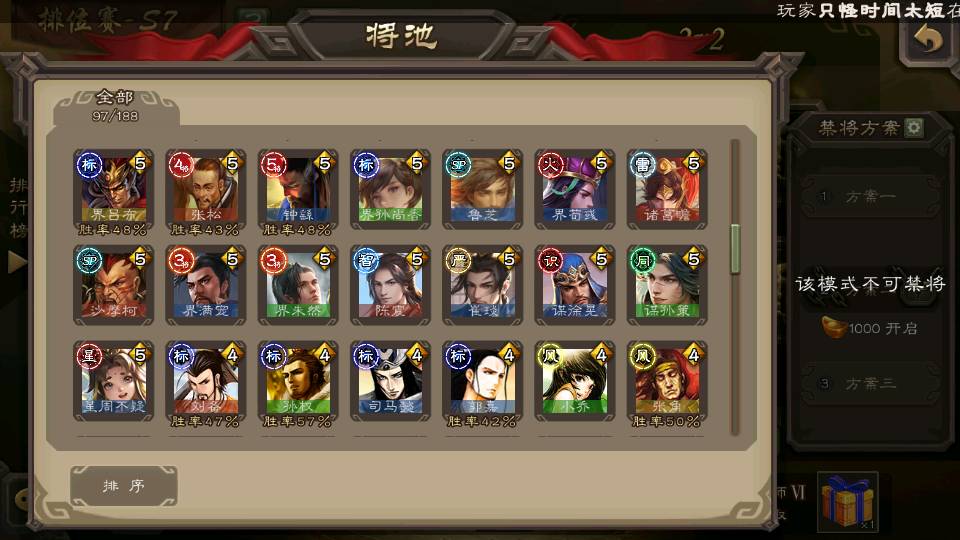Pick the 沙摩柯 general card
This screenshot has height=540, width=960.
113,285
